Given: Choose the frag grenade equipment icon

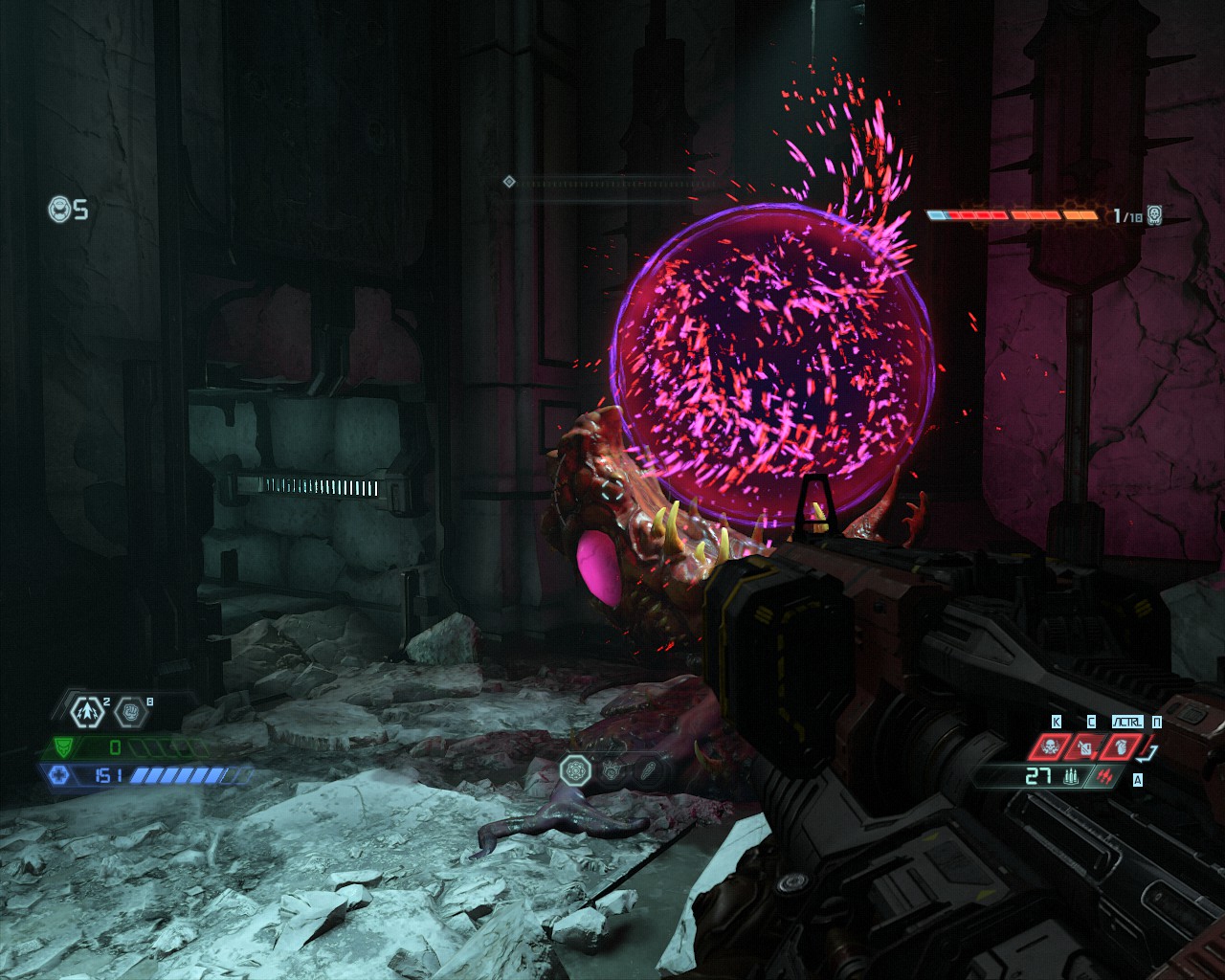Looking at the screenshot, I should pyautogui.click(x=1121, y=746).
